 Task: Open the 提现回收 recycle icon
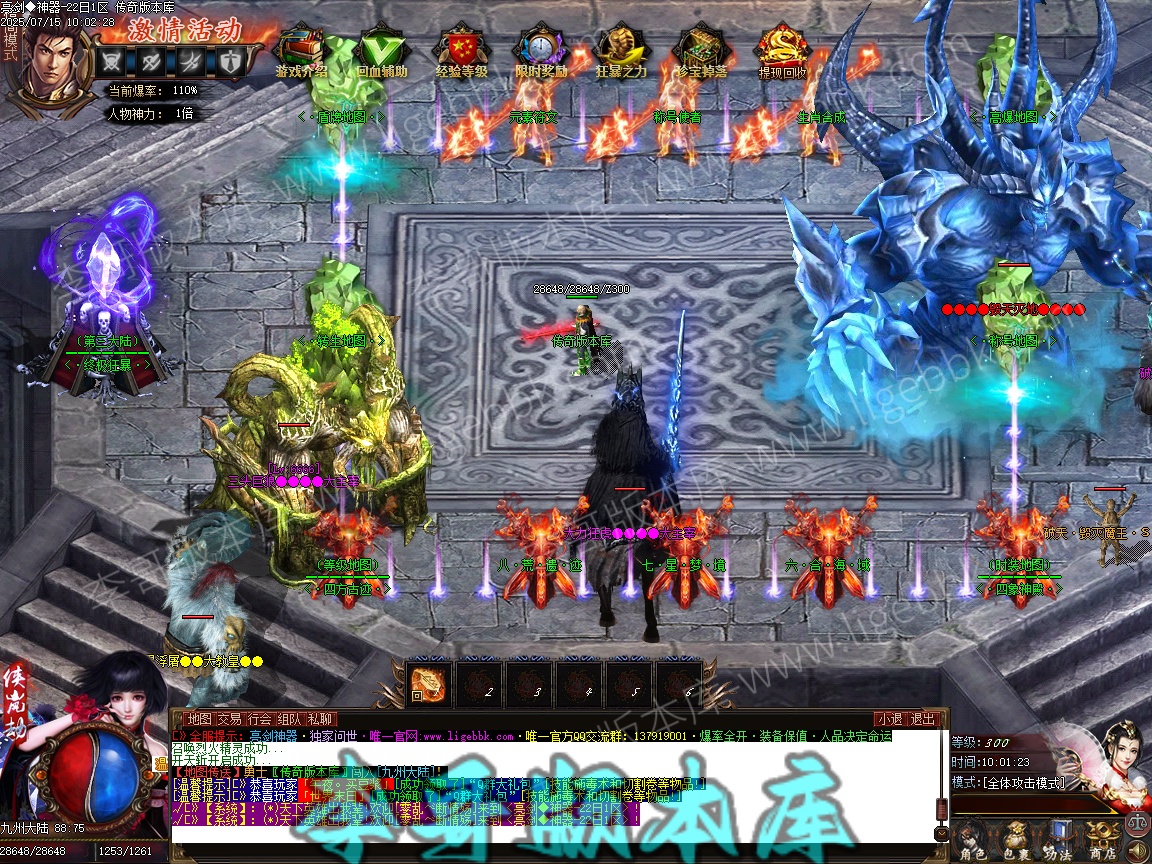point(782,50)
